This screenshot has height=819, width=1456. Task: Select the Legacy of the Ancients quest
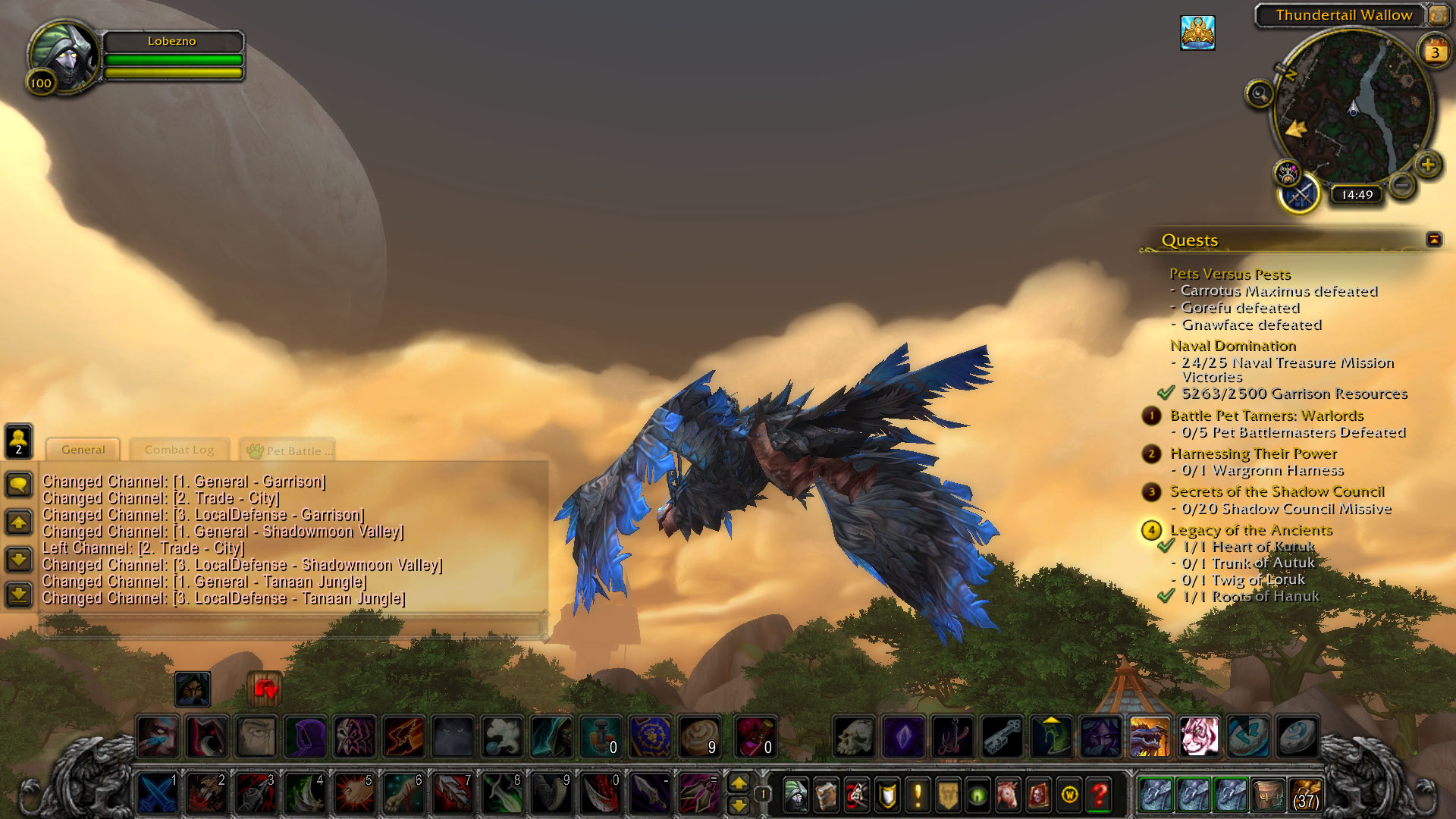click(x=1250, y=530)
